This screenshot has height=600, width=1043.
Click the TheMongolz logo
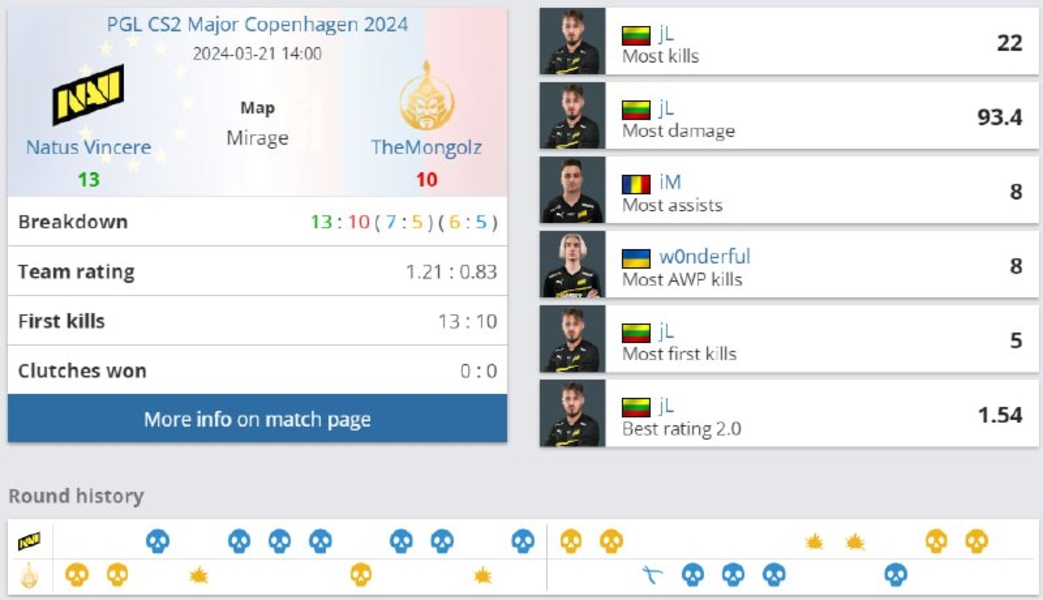coord(426,95)
